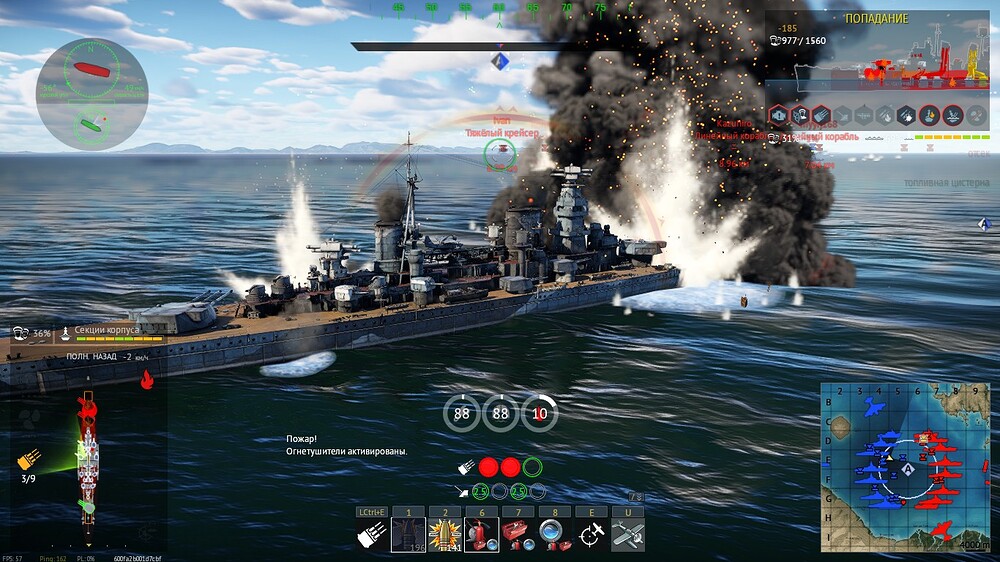1000x562 pixels.
Task: Start repairs with the red toolbox
Action: point(518,535)
